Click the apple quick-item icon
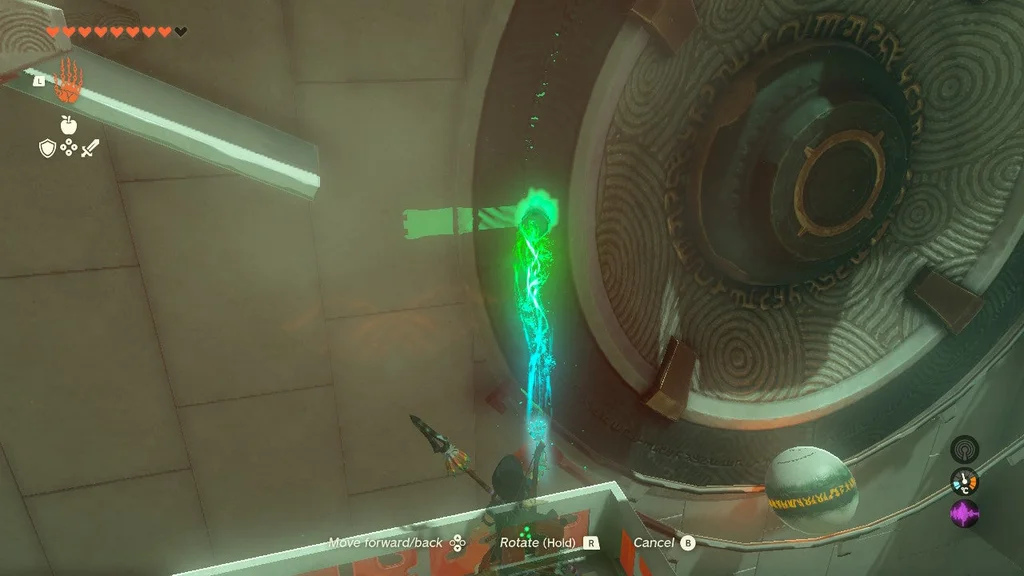Image resolution: width=1024 pixels, height=576 pixels. (x=68, y=125)
